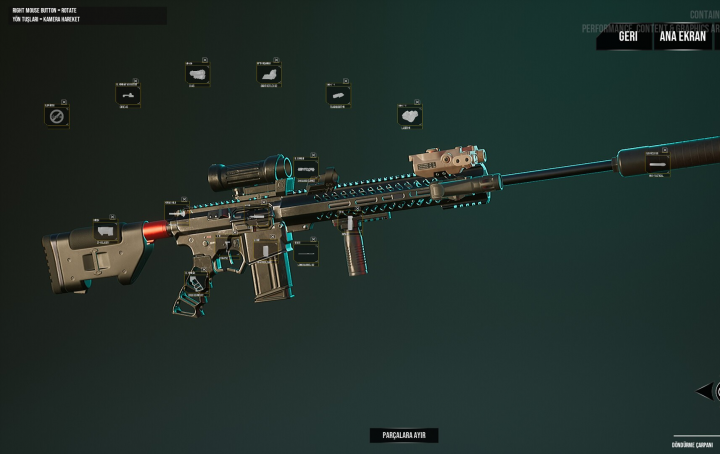The height and width of the screenshot is (454, 720).
Task: Click the PARÇALARA AYIR button
Action: tap(403, 436)
